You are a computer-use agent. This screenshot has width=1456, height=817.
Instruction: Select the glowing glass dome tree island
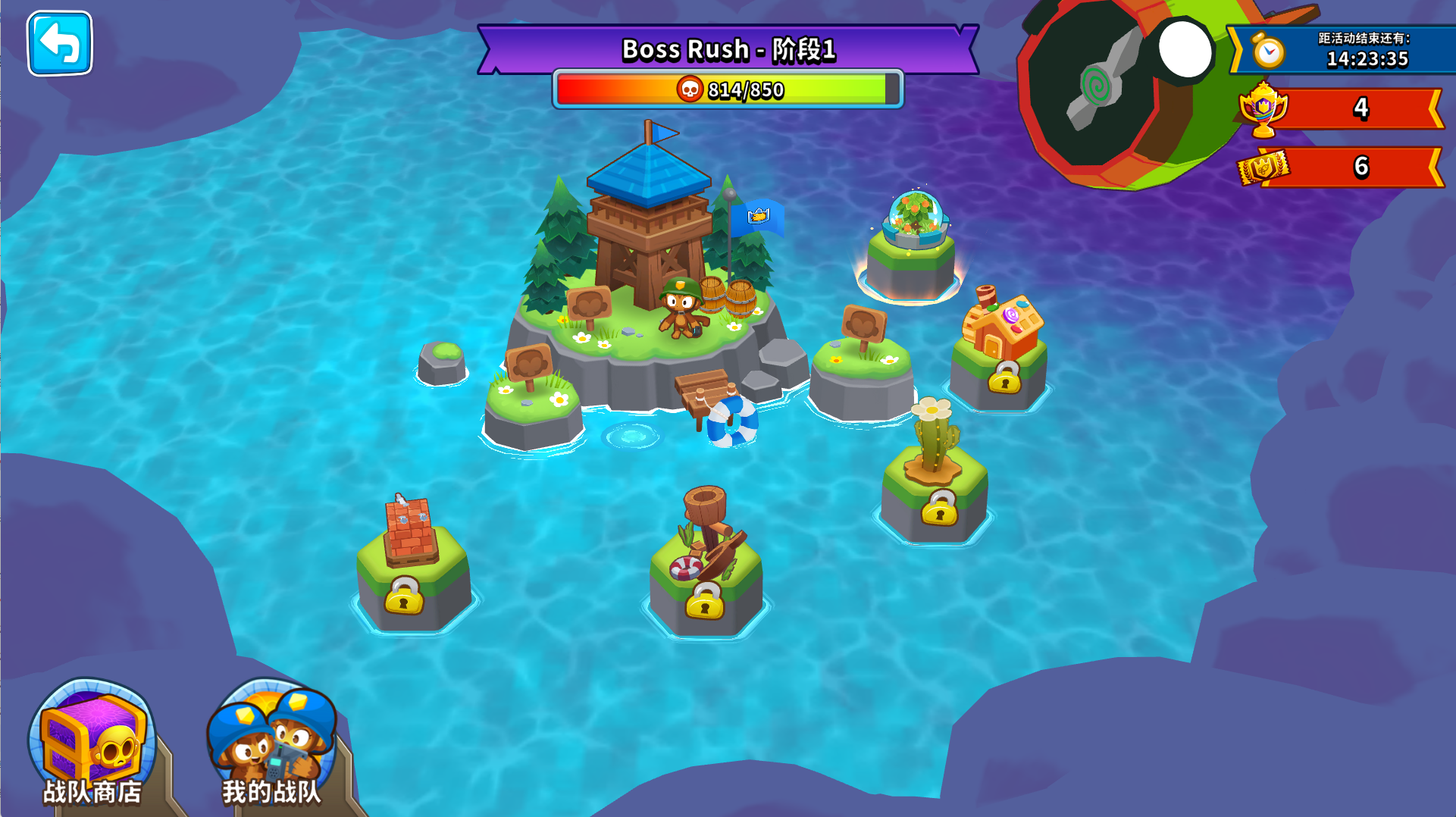(x=912, y=244)
